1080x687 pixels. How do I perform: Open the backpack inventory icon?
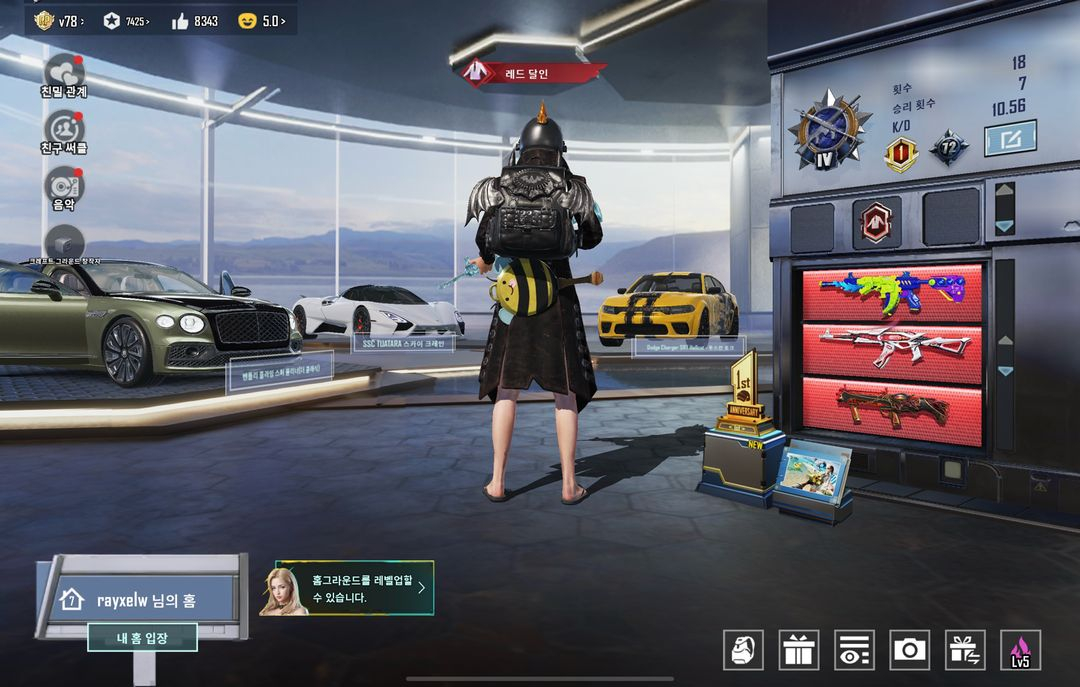pos(743,650)
